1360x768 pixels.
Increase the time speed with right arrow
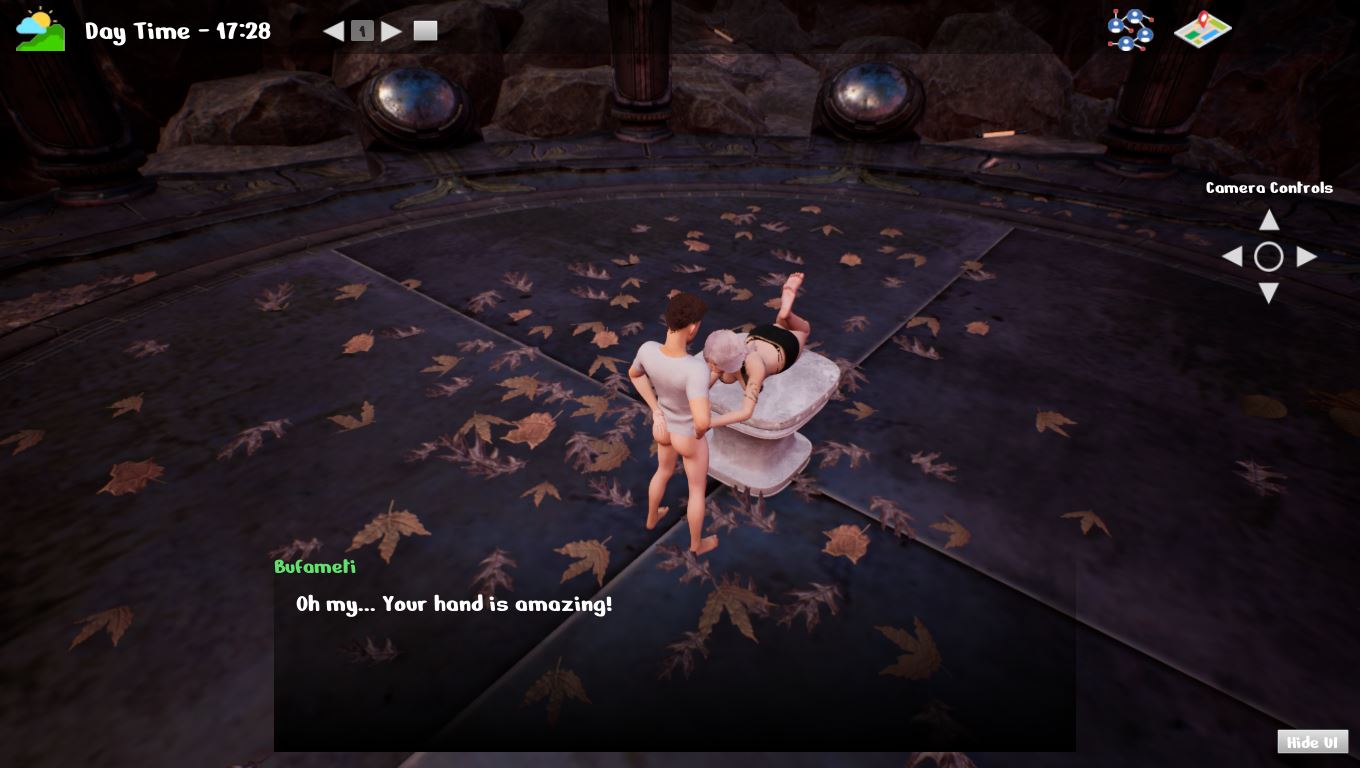392,31
